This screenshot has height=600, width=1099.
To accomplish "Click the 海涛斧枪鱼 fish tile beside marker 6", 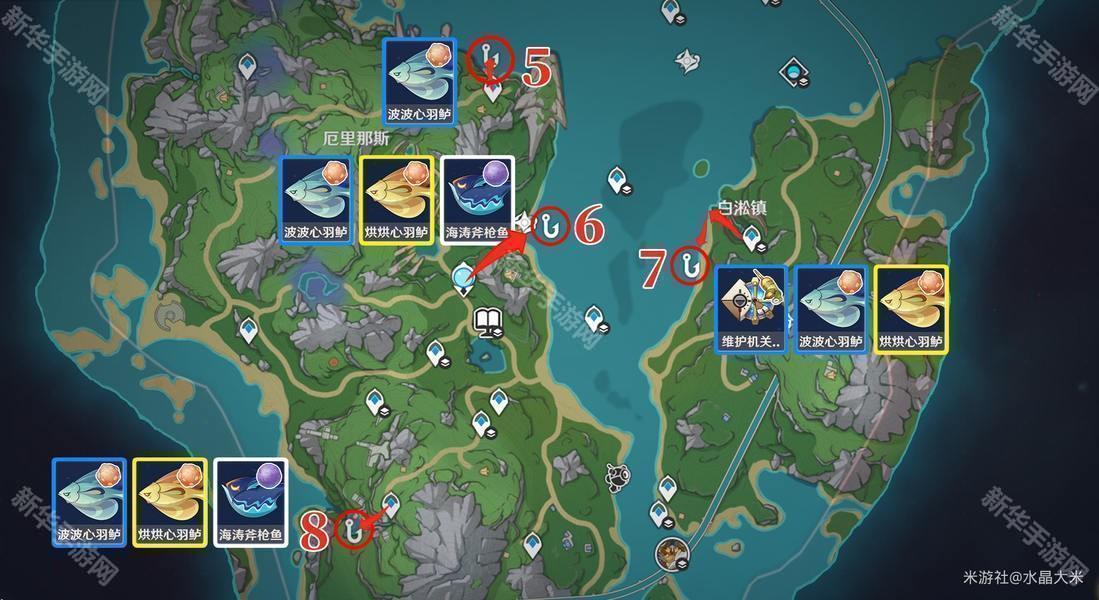I will 477,200.
